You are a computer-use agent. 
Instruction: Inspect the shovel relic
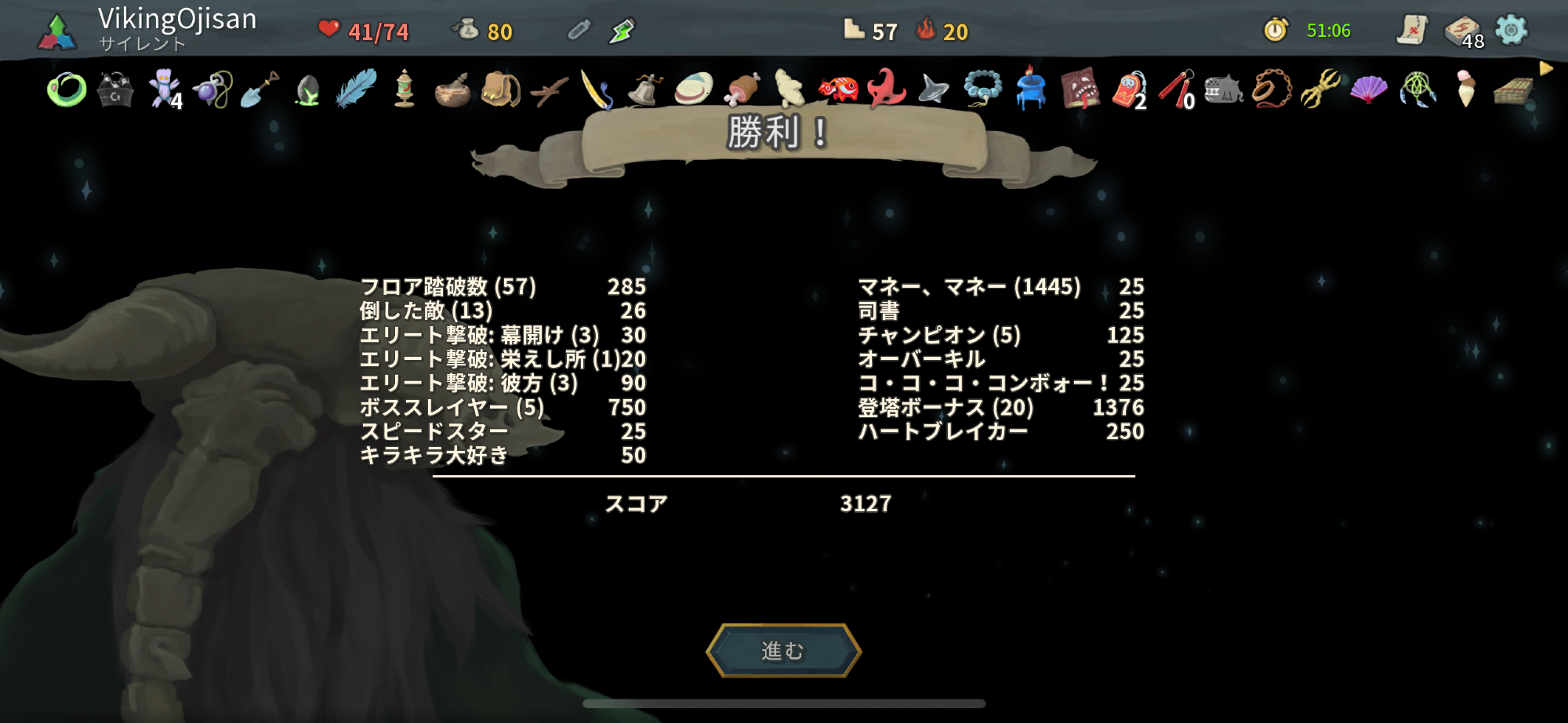click(260, 90)
